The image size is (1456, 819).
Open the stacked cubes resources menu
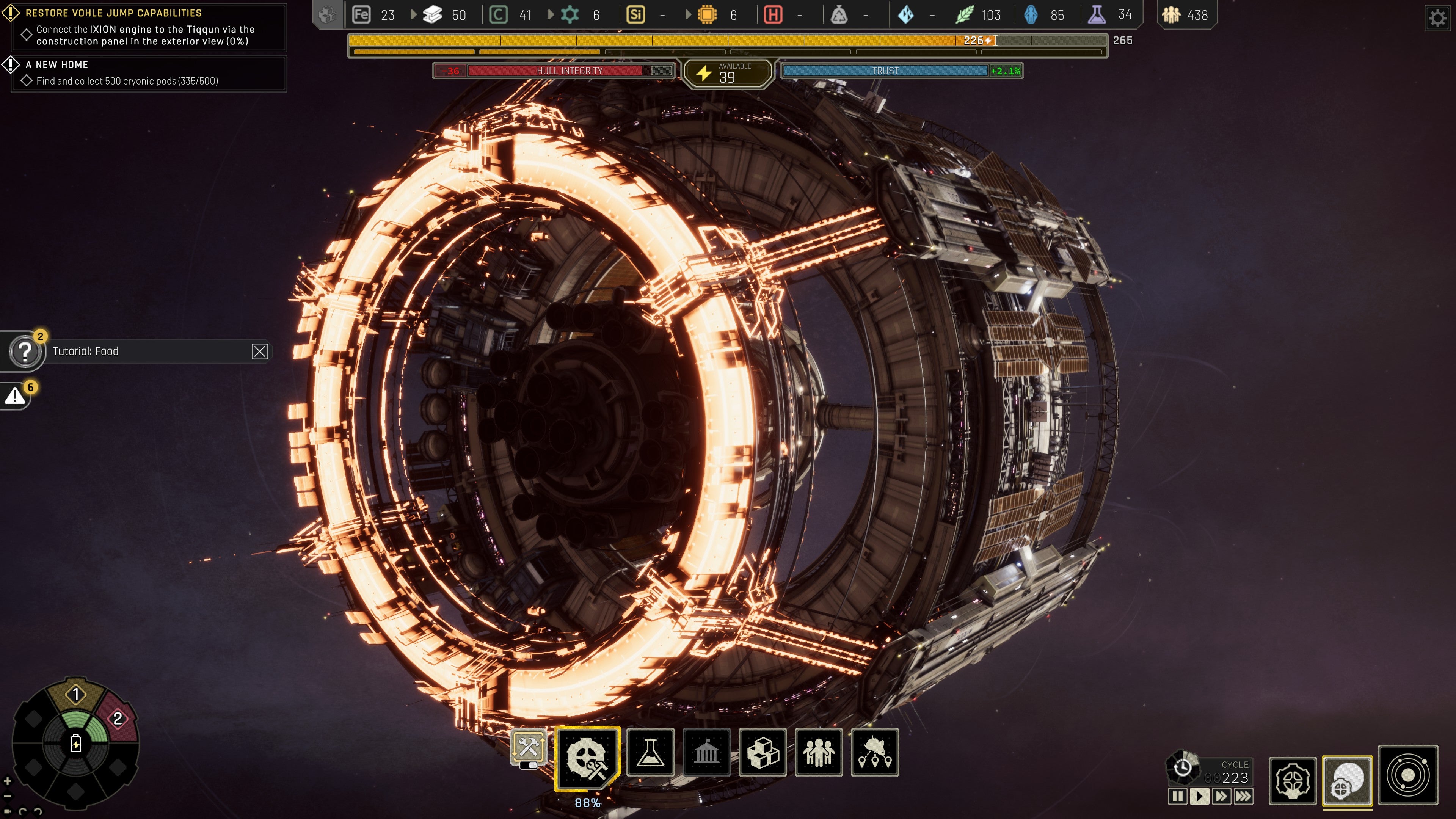tap(763, 753)
